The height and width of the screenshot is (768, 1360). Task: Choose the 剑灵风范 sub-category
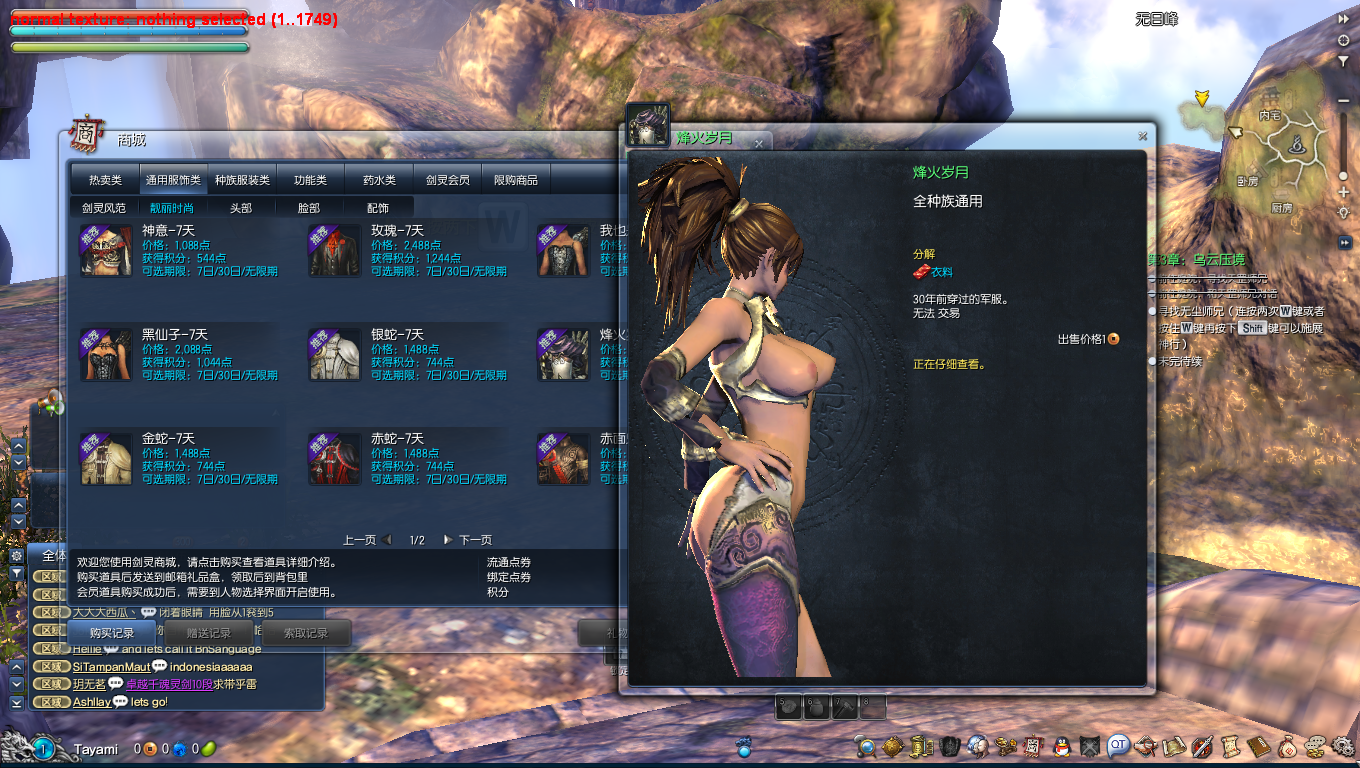tap(104, 208)
